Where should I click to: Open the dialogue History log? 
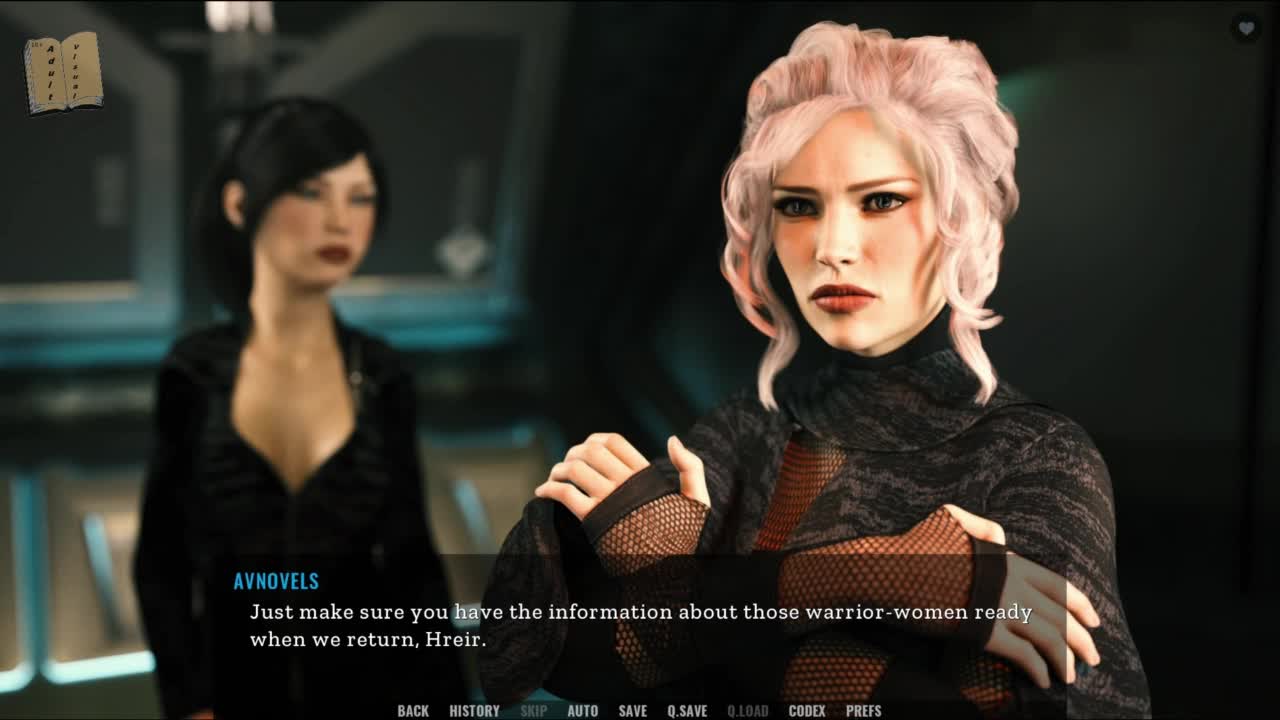point(474,711)
